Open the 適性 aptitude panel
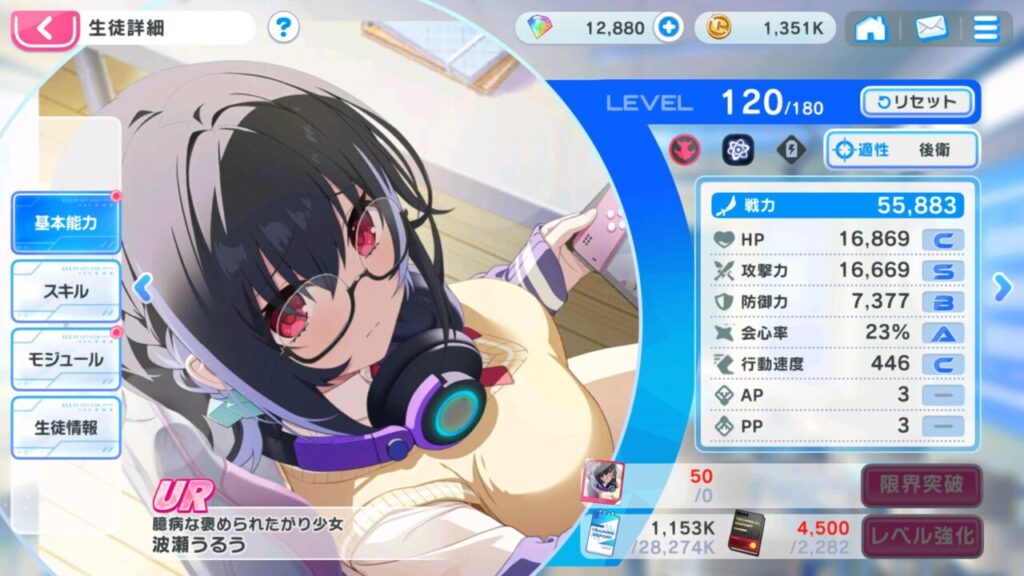The height and width of the screenshot is (576, 1024). point(901,150)
